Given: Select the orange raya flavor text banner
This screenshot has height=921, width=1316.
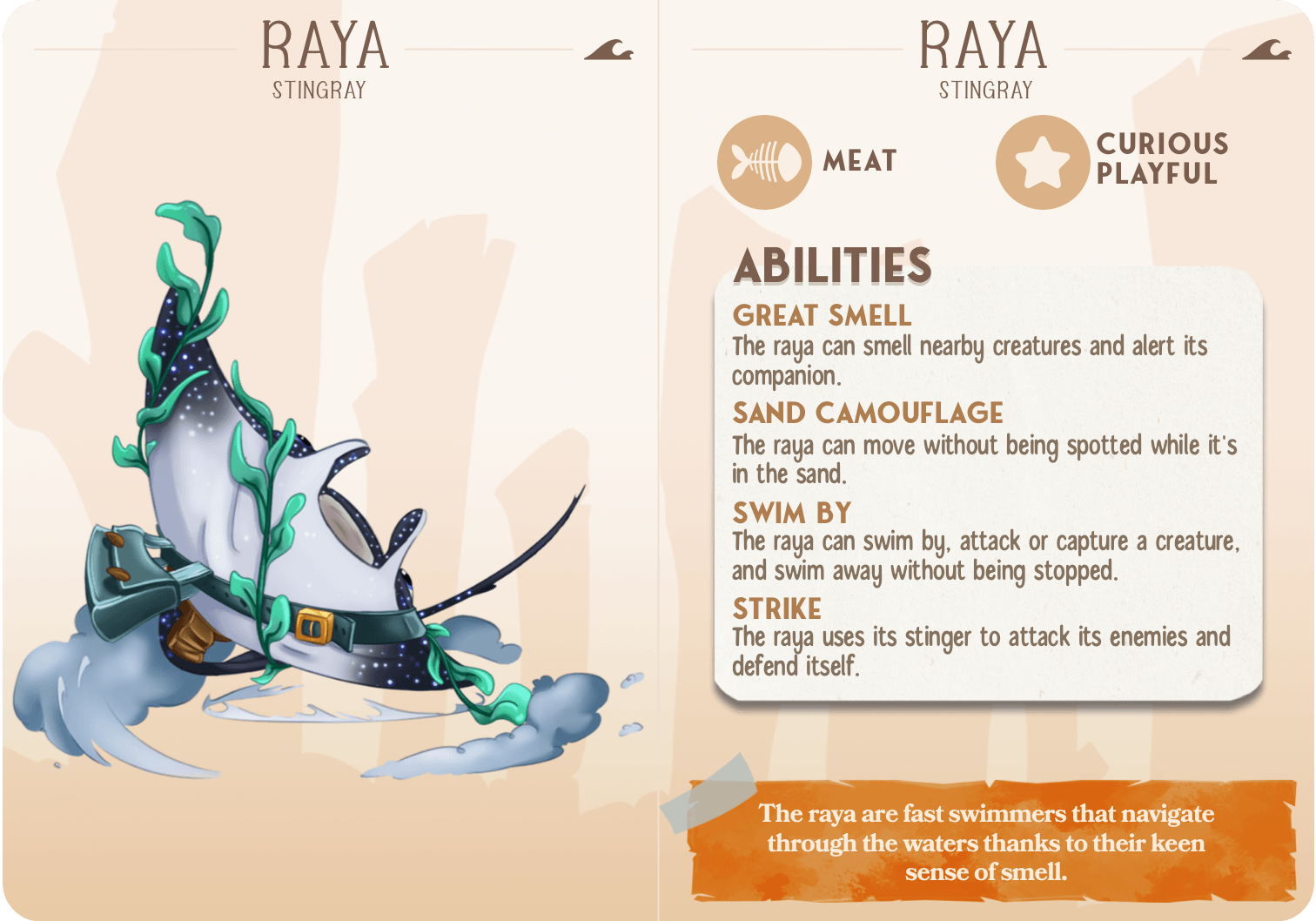Looking at the screenshot, I should point(986,842).
